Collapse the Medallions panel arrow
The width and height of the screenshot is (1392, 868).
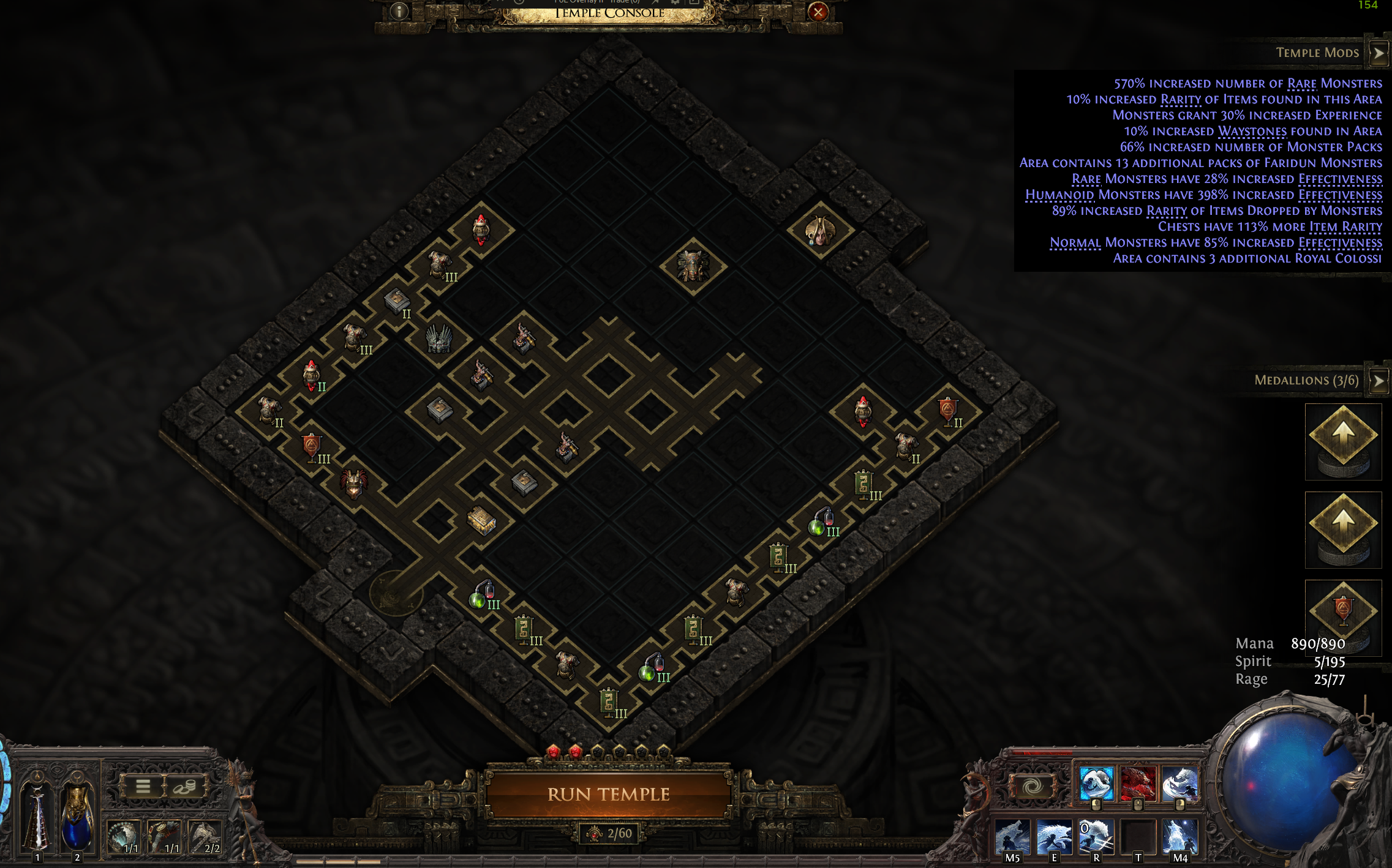click(1379, 381)
